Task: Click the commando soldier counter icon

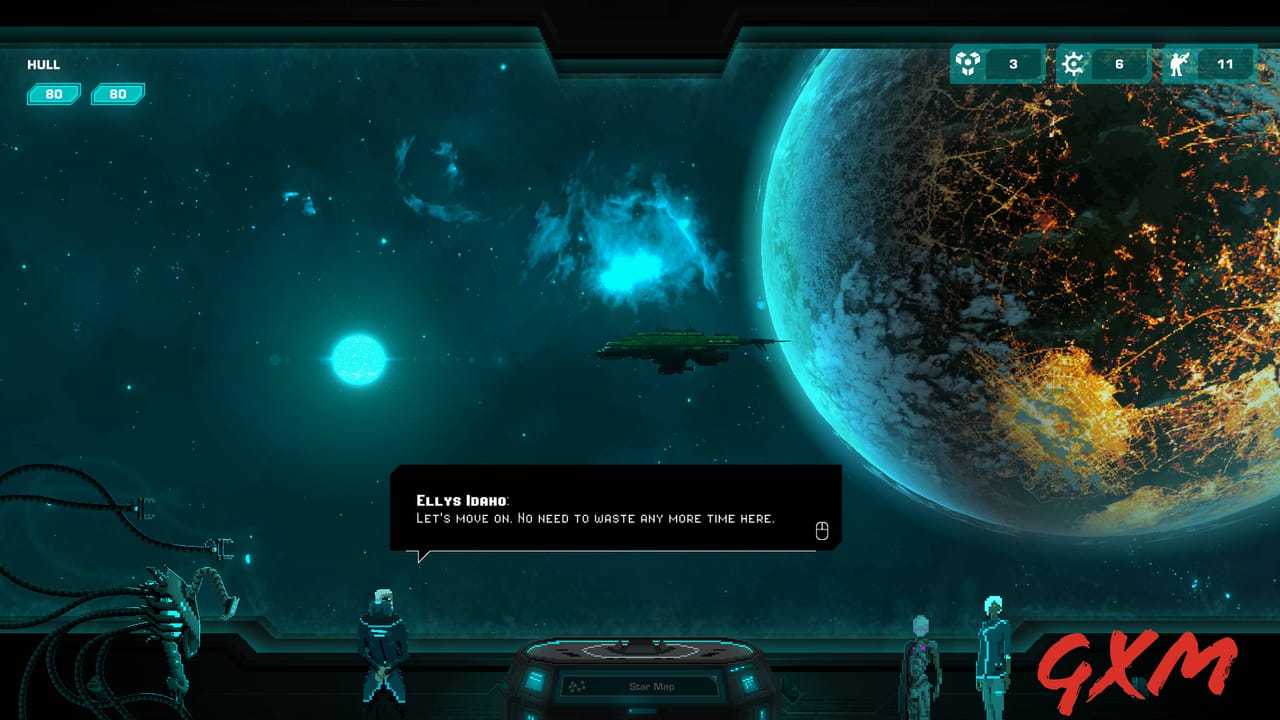Action: [1178, 62]
